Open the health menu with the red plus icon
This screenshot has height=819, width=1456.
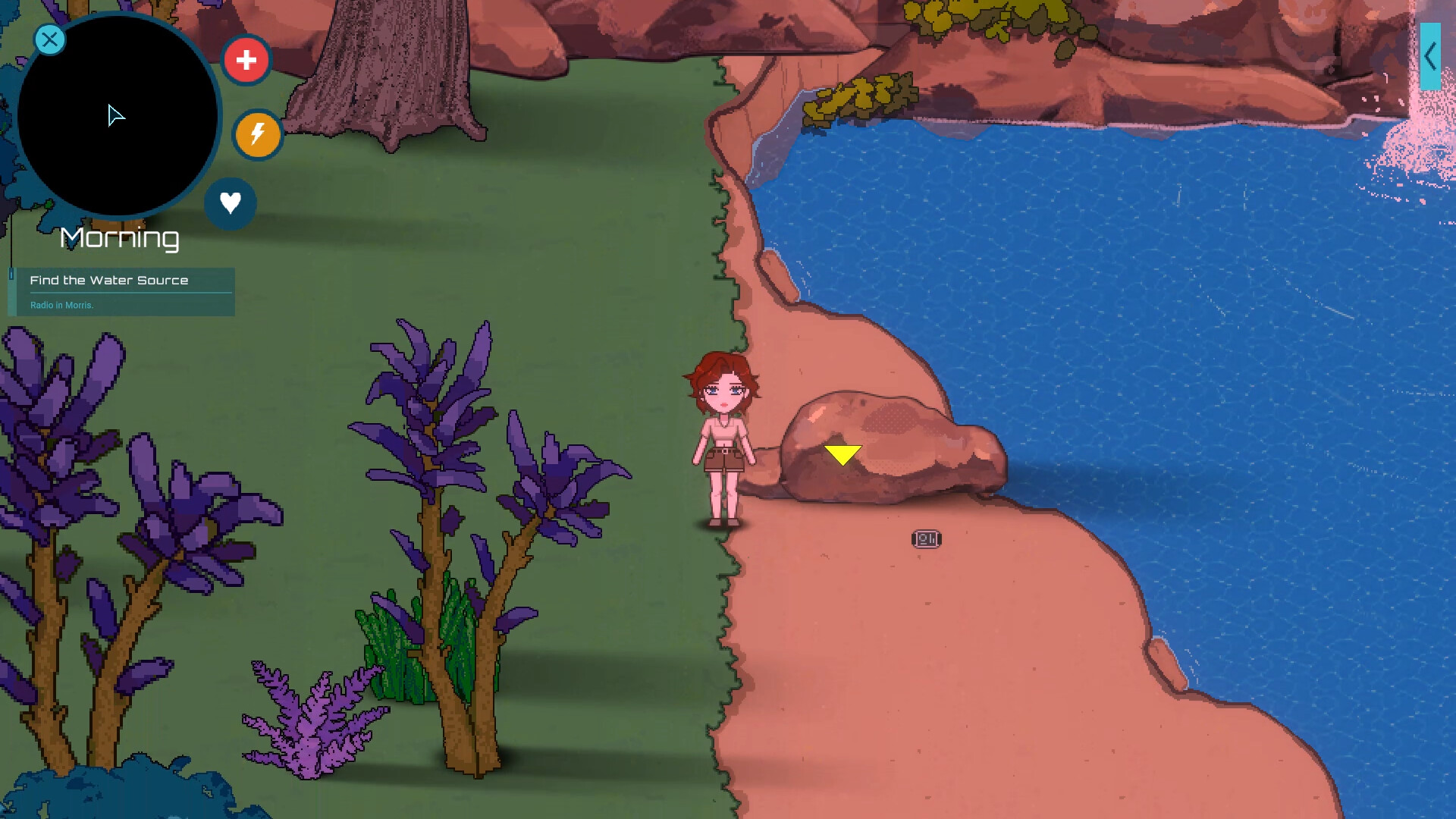246,59
